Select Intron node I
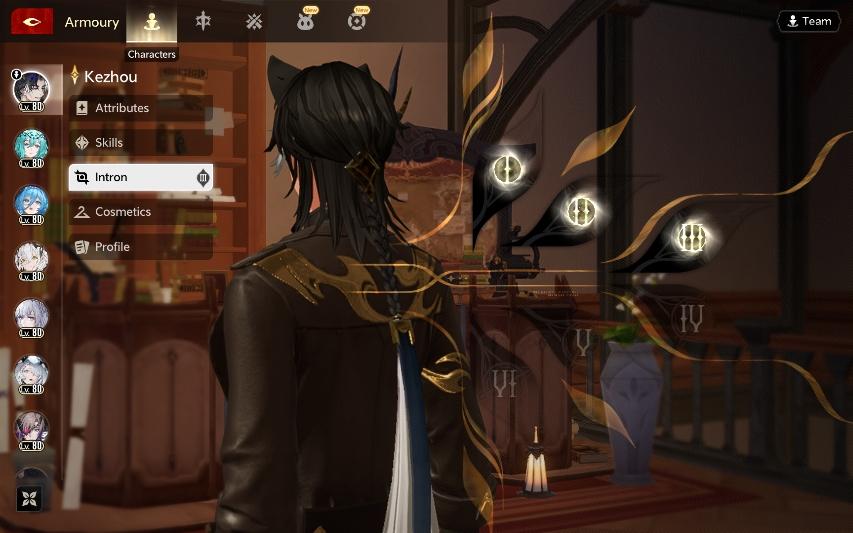This screenshot has width=853, height=533. click(509, 170)
